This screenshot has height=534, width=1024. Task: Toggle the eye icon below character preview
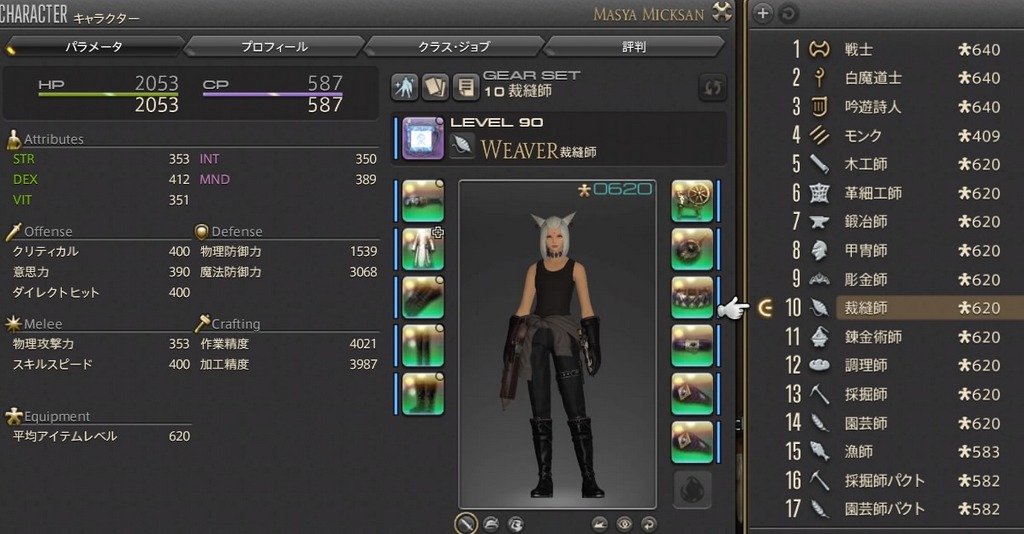tap(625, 523)
